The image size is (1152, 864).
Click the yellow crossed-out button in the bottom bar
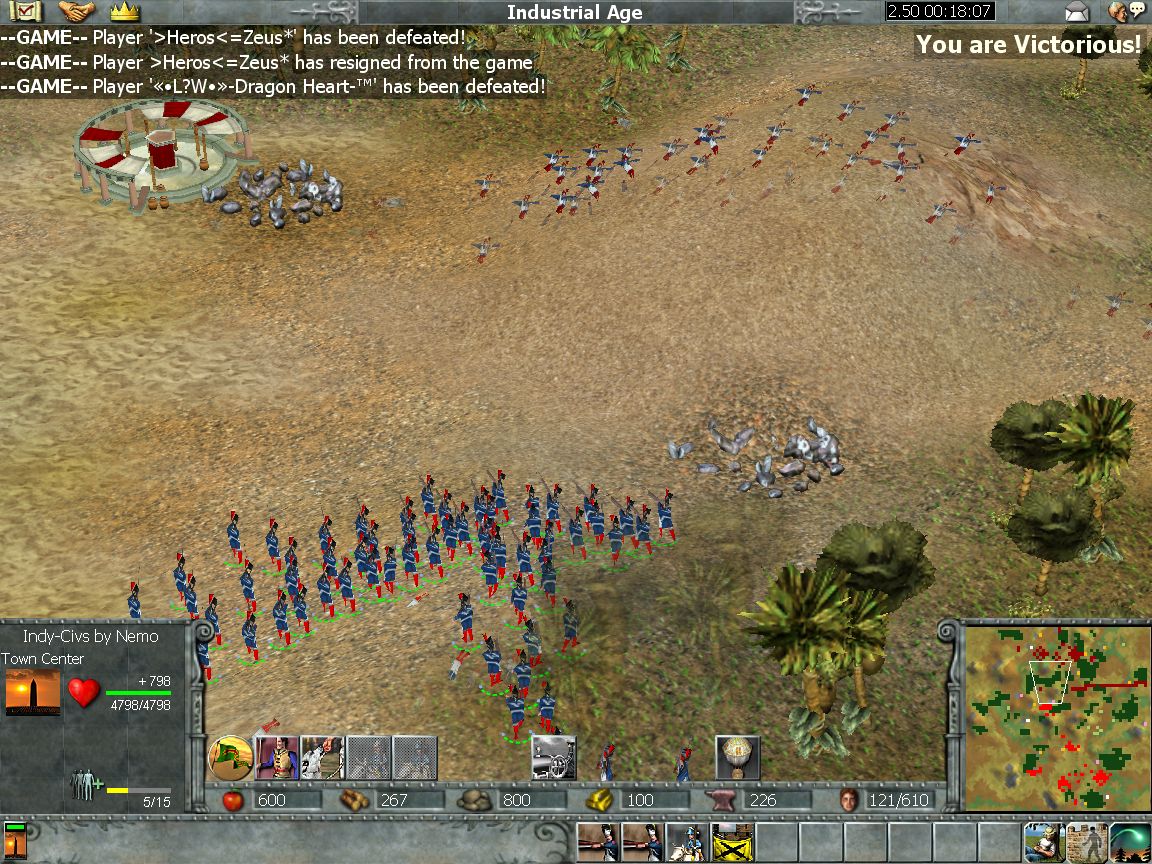coord(732,842)
